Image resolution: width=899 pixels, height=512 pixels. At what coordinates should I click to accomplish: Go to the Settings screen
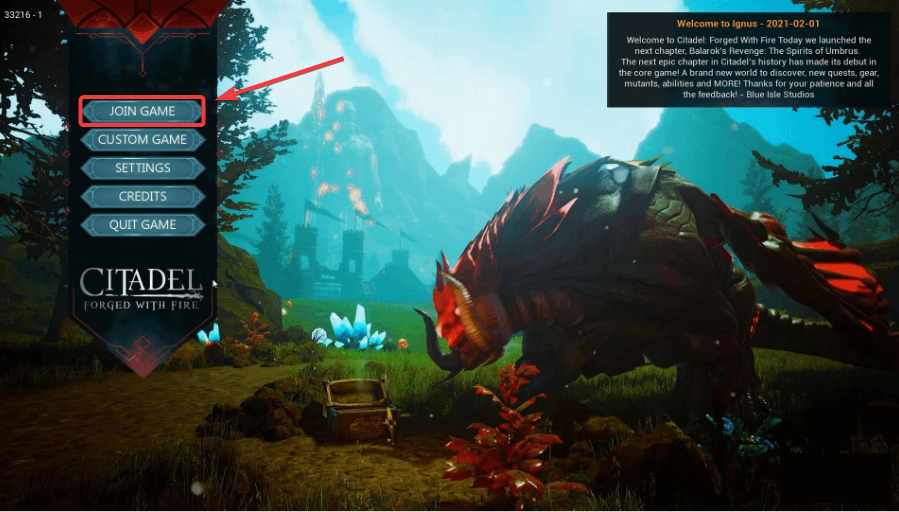142,168
